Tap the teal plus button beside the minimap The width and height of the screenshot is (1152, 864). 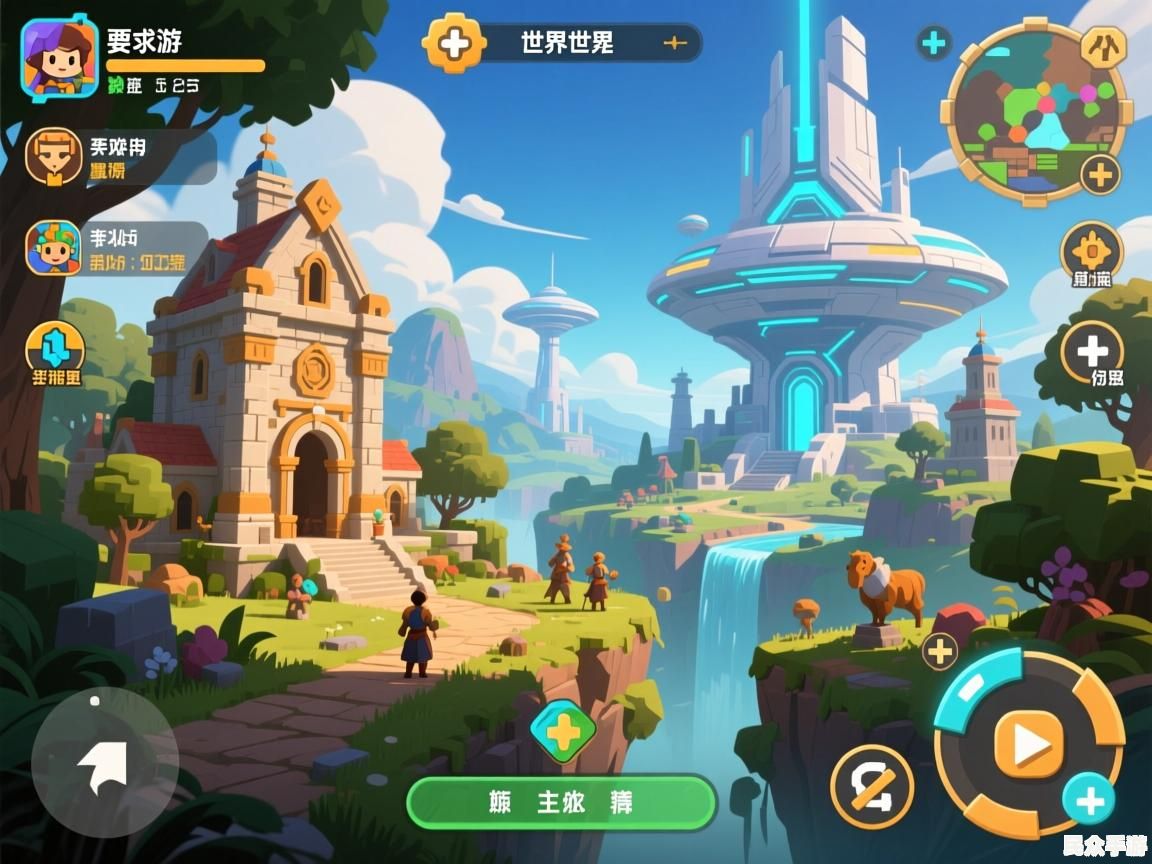coord(933,43)
